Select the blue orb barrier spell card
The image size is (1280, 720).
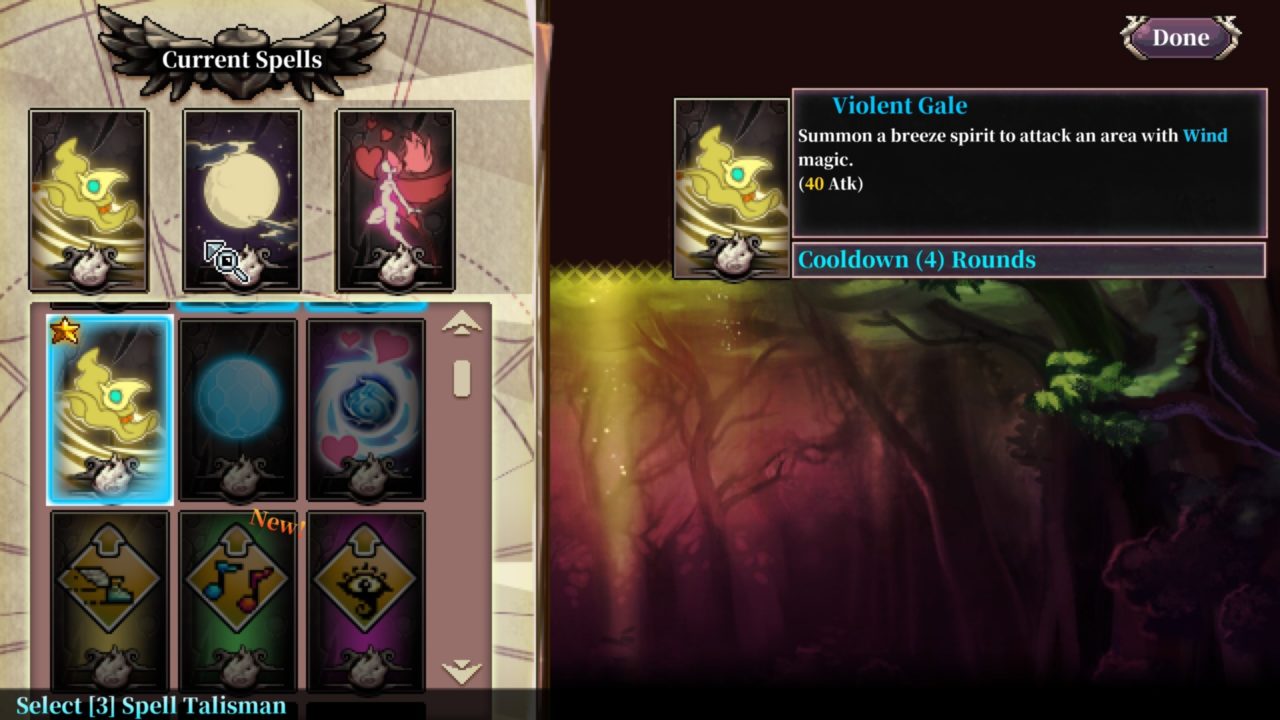[237, 405]
